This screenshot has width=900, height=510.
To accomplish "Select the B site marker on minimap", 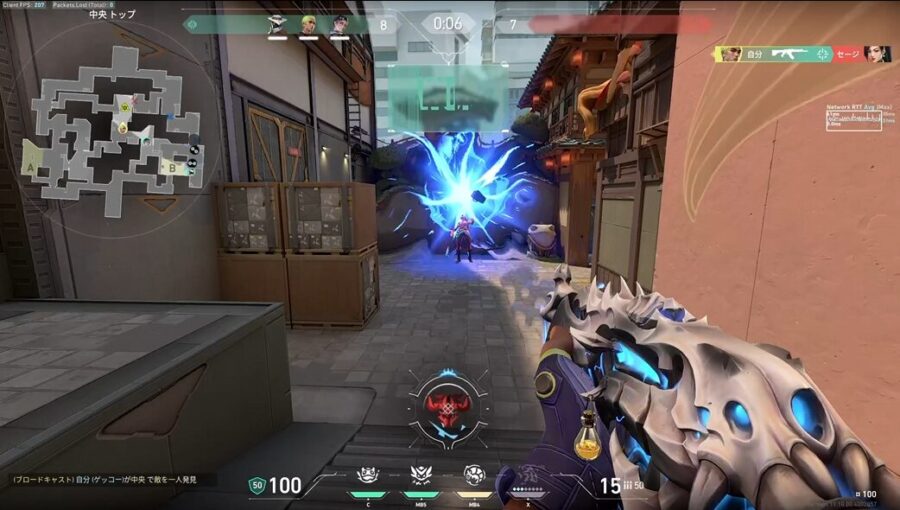I will (171, 168).
